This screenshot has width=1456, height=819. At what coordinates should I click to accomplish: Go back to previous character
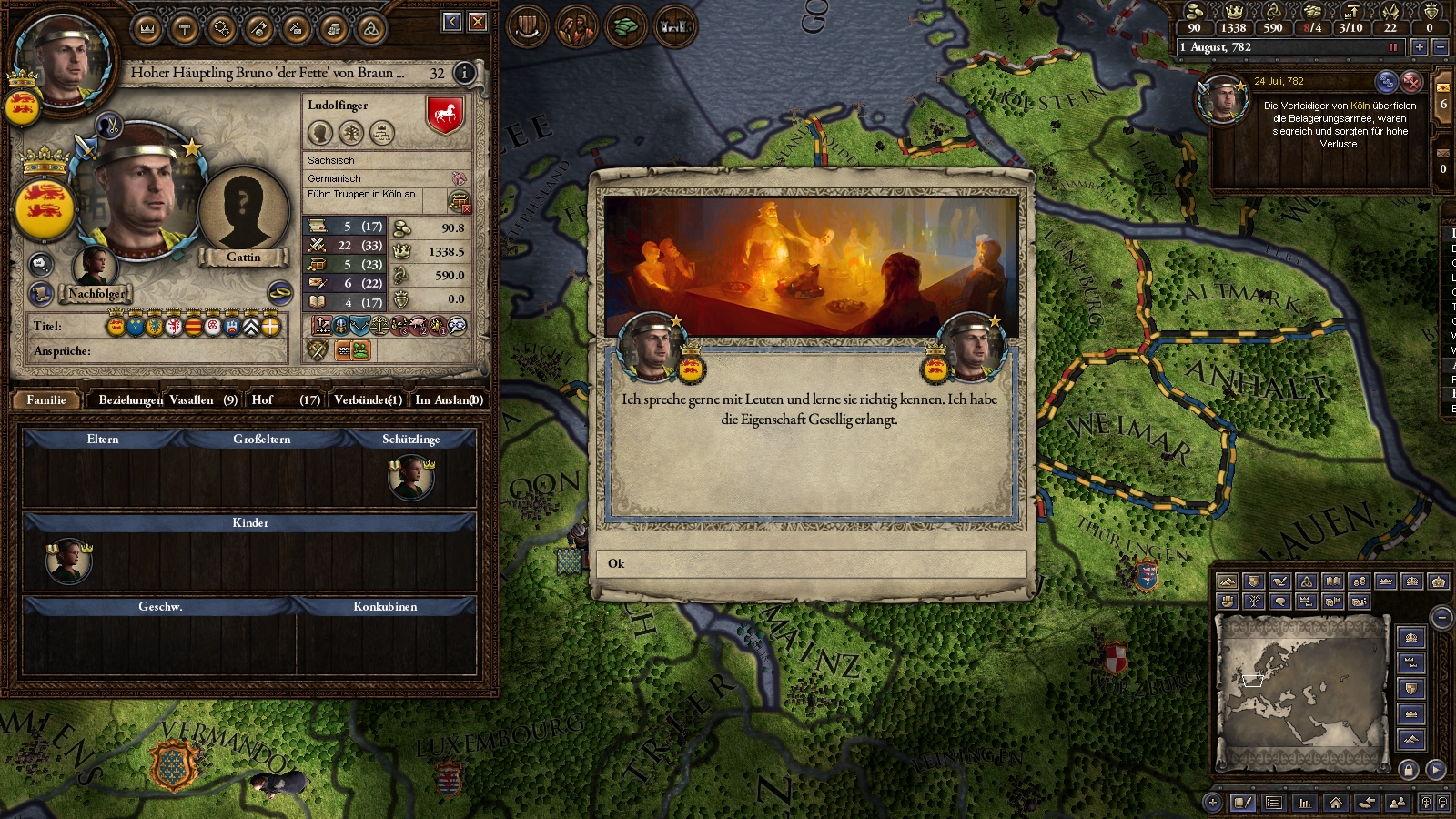pyautogui.click(x=452, y=22)
